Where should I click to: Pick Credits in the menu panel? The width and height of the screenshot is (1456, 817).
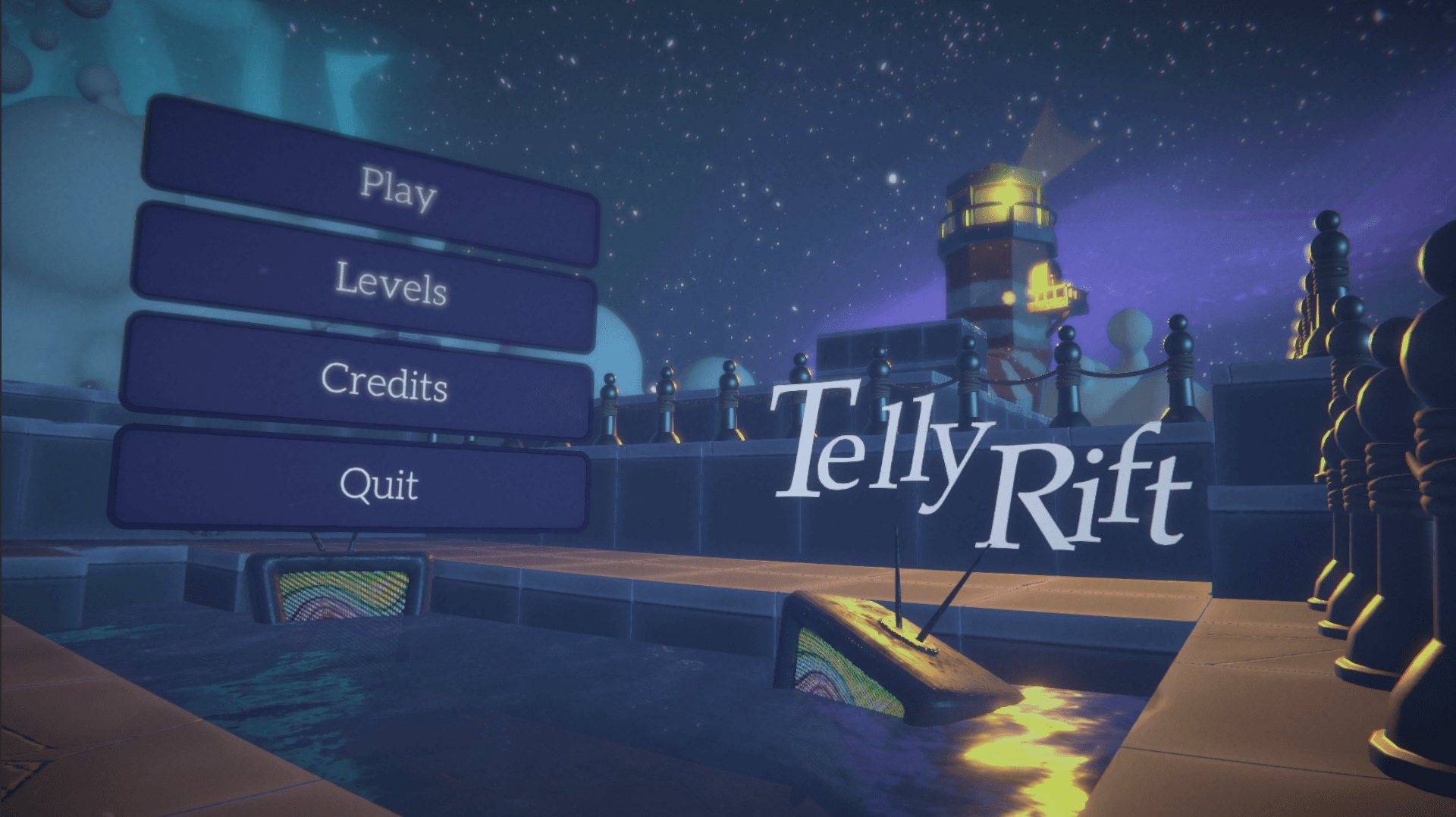coord(387,387)
